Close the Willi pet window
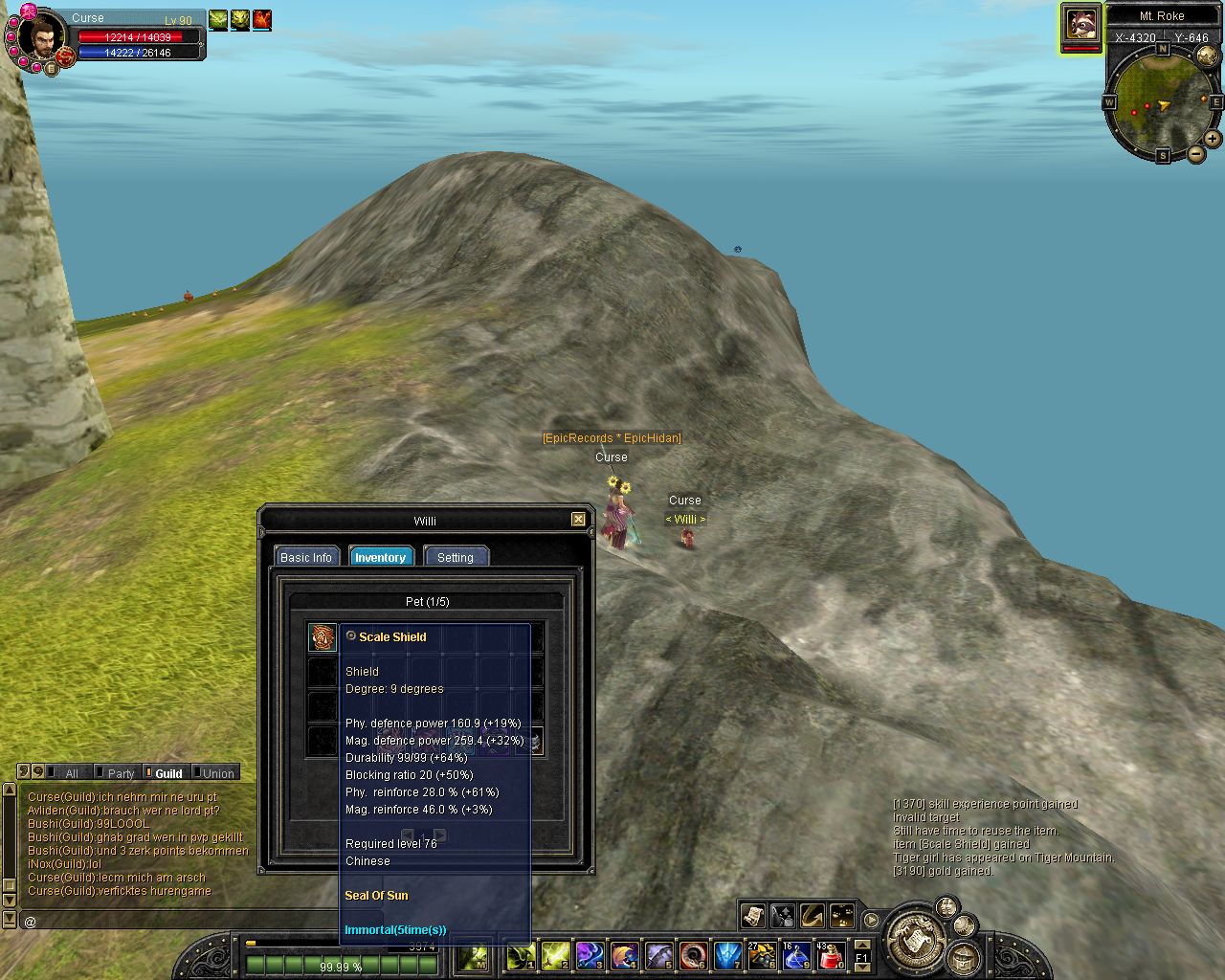The height and width of the screenshot is (980, 1225). click(x=578, y=520)
